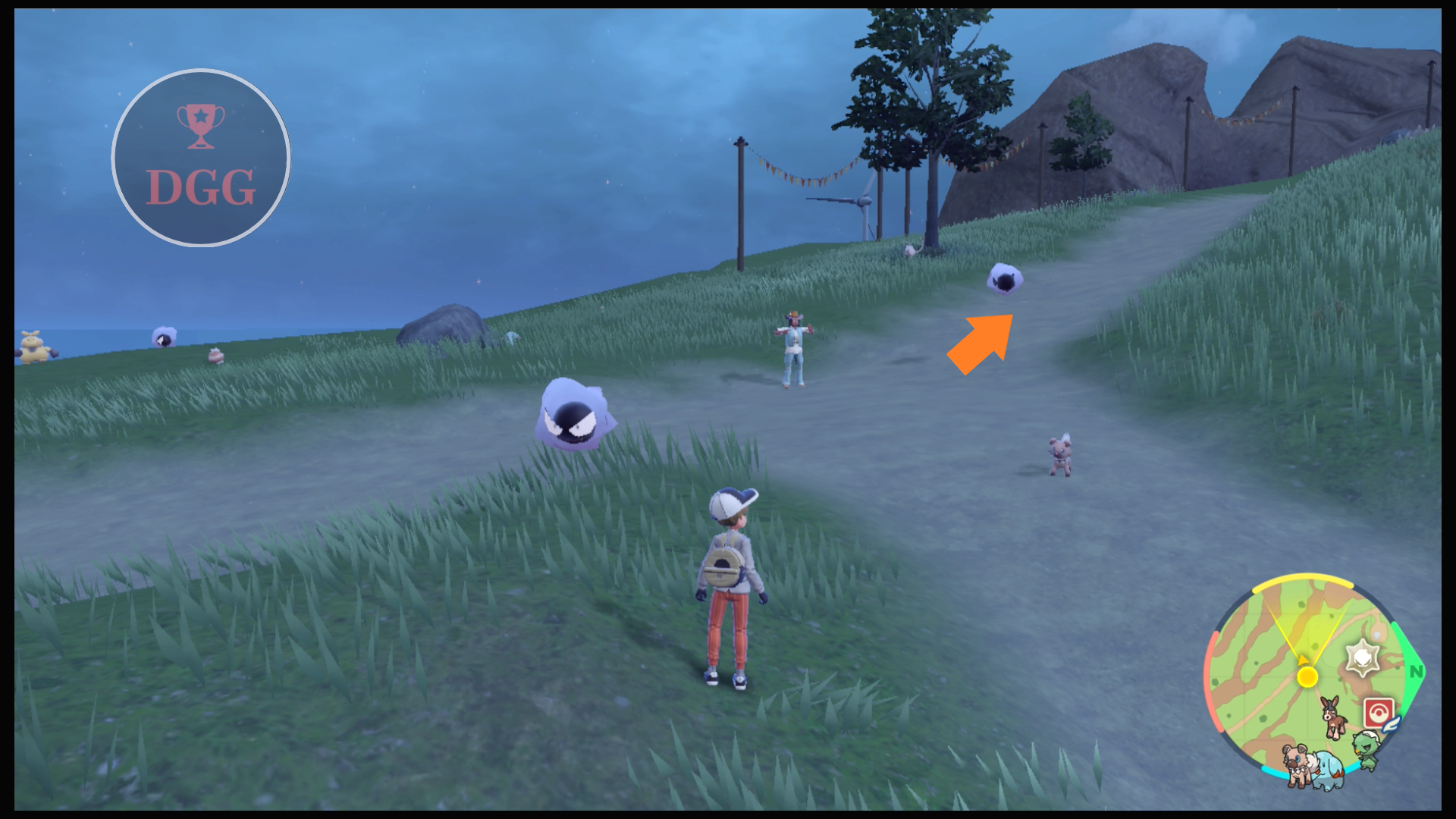
Task: Click the DGG trophy logo overlay
Action: coord(201,158)
